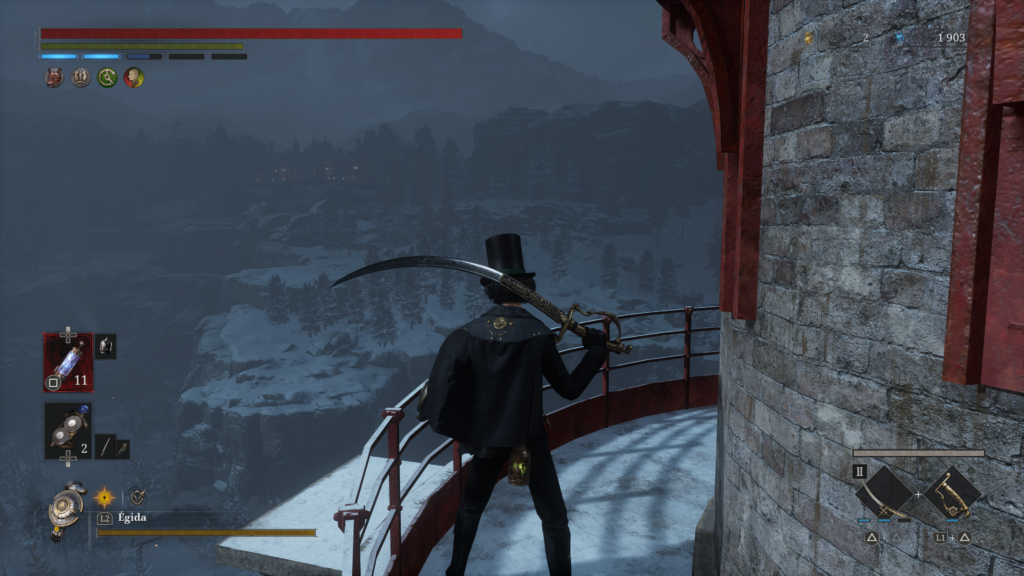Select the Pulse Cell healing item slot
Screen dimensions: 1024x576
[67, 361]
